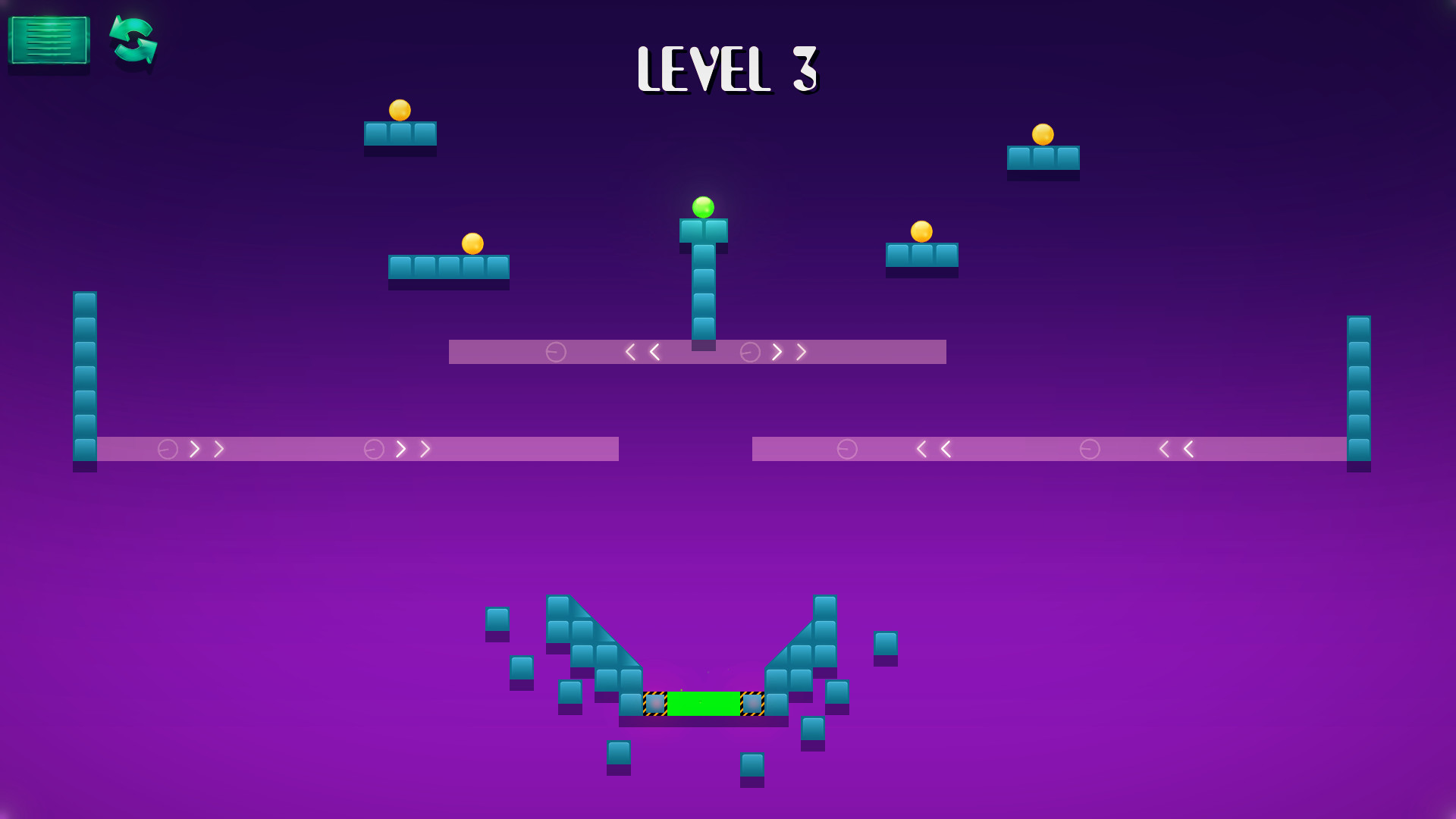The height and width of the screenshot is (819, 1456).
Task: Expand the circular arrow marker on the center platform
Action: (555, 351)
